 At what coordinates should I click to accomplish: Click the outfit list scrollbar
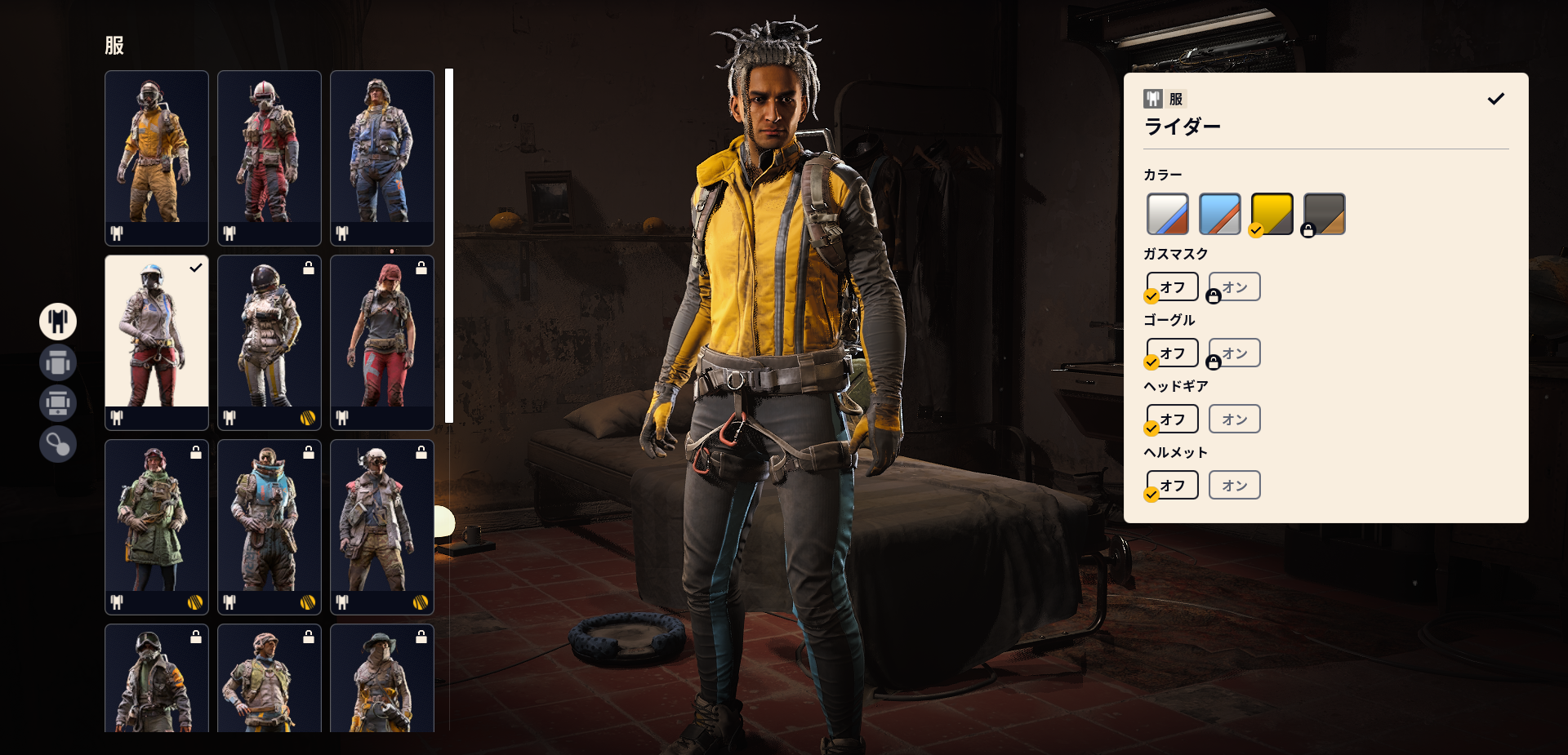click(448, 245)
